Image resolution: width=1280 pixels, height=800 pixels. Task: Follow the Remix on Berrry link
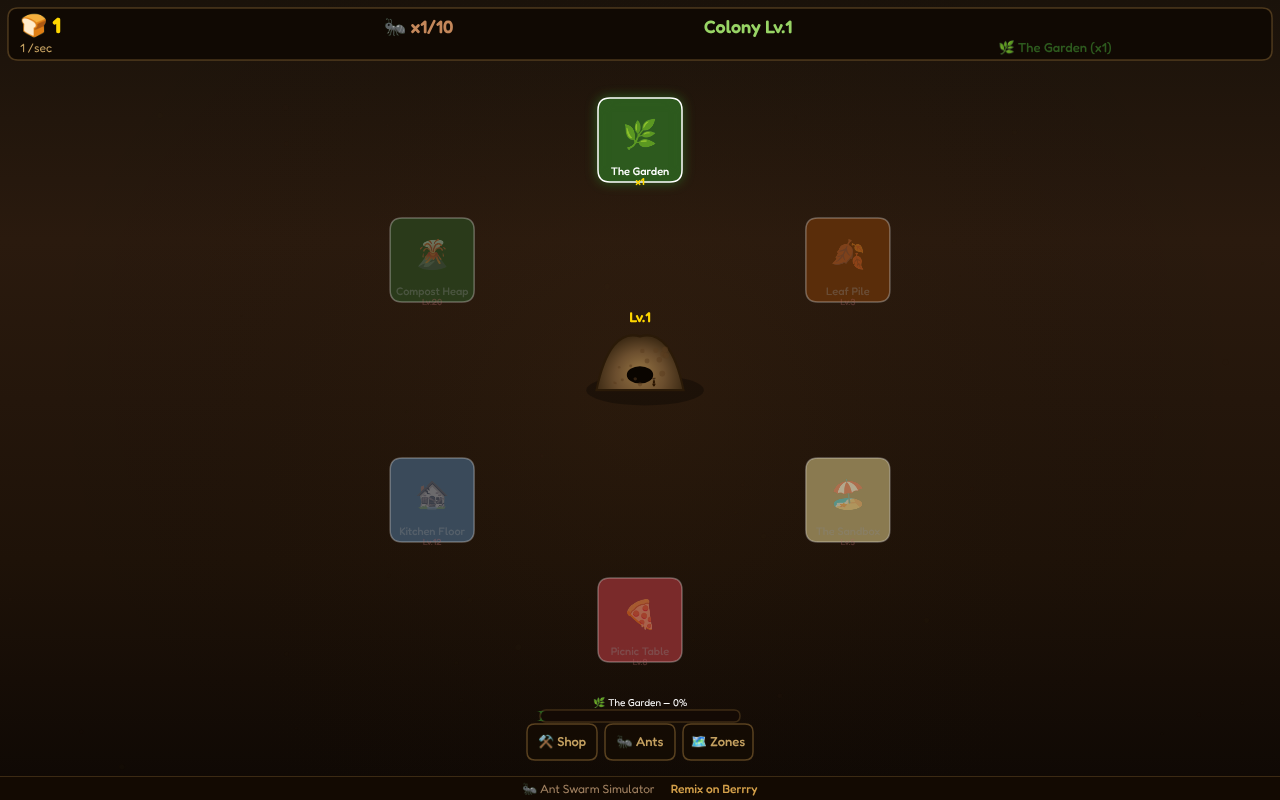click(x=713, y=789)
